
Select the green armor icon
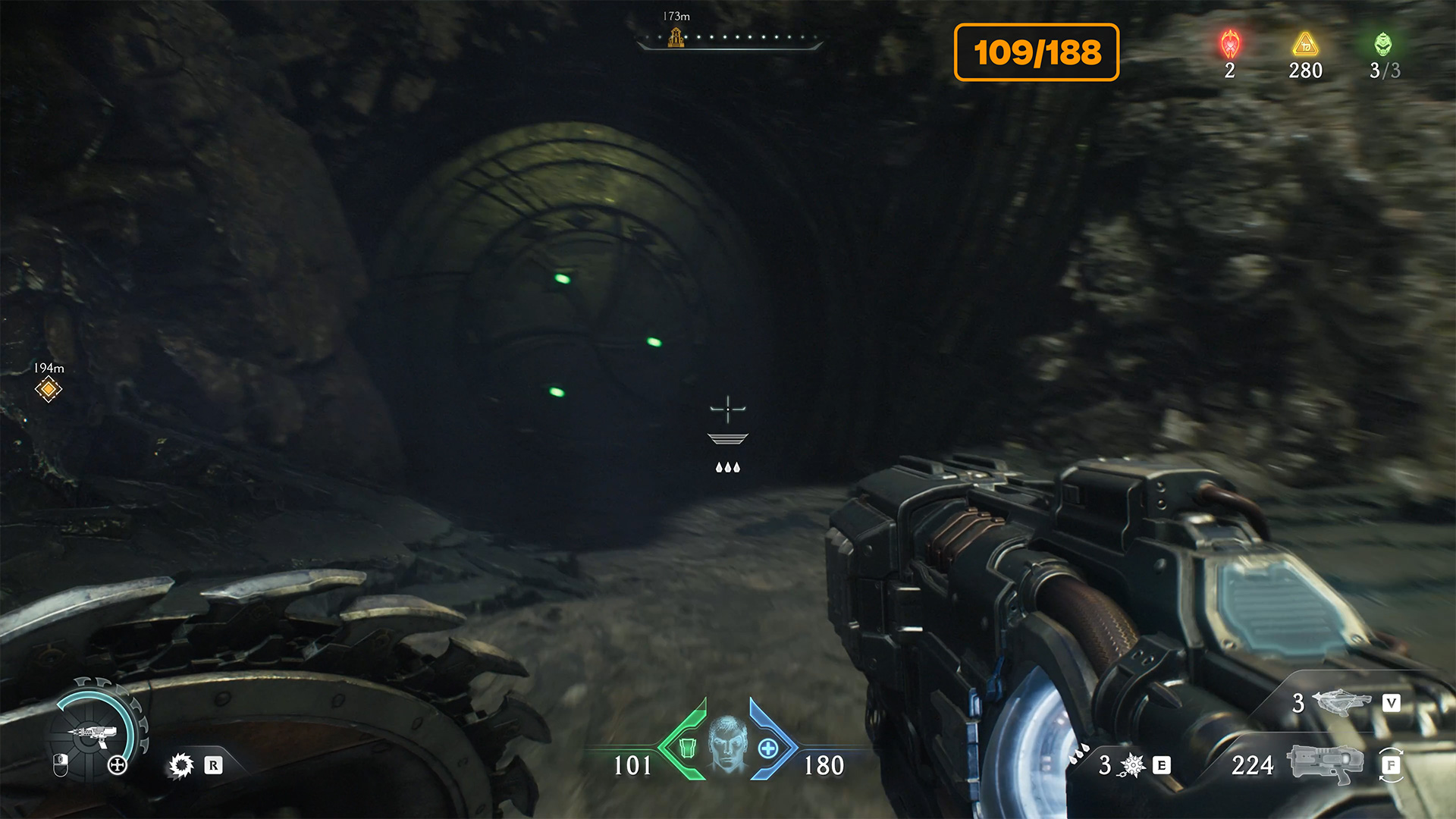pyautogui.click(x=687, y=748)
